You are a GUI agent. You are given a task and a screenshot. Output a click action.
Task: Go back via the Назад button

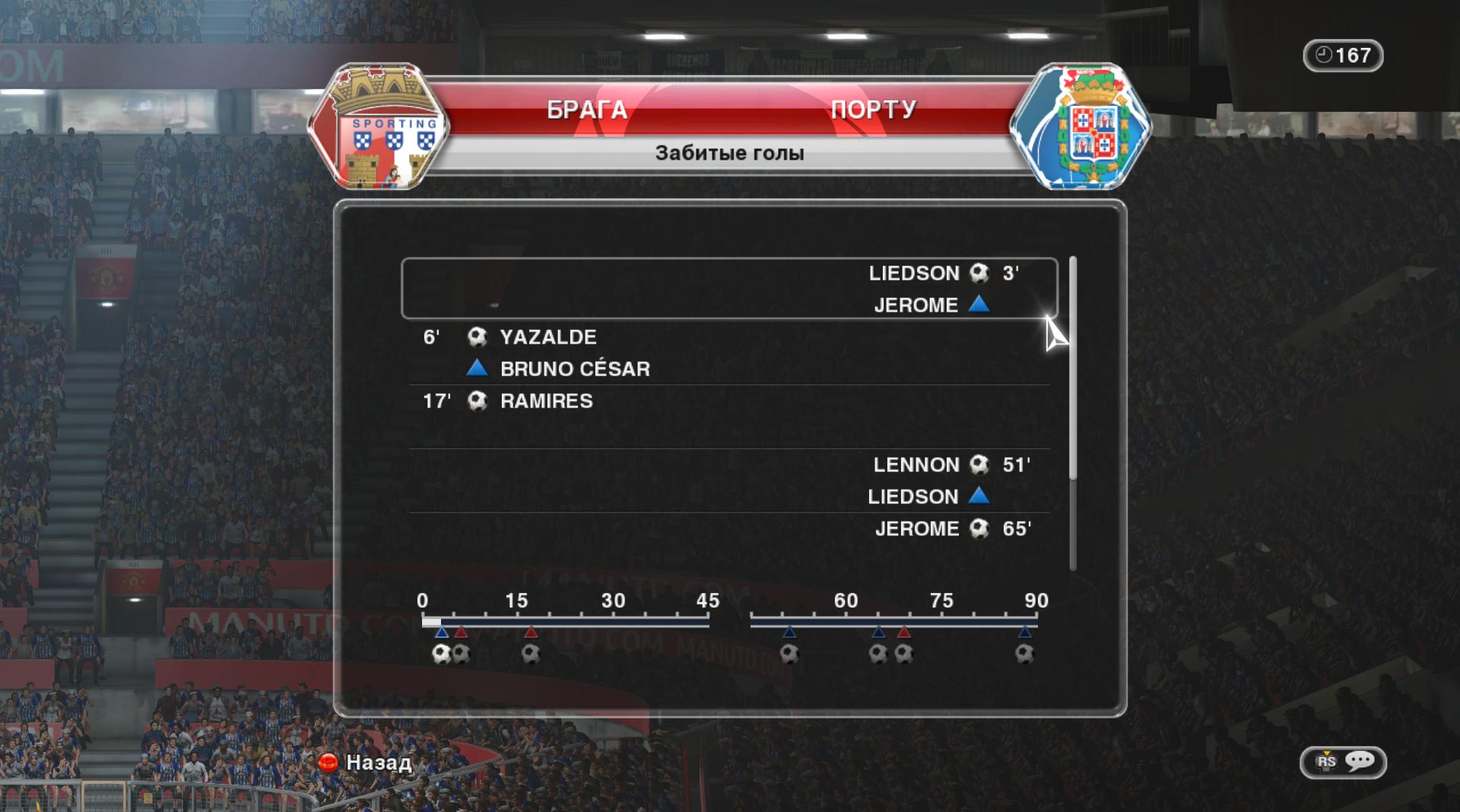click(367, 762)
